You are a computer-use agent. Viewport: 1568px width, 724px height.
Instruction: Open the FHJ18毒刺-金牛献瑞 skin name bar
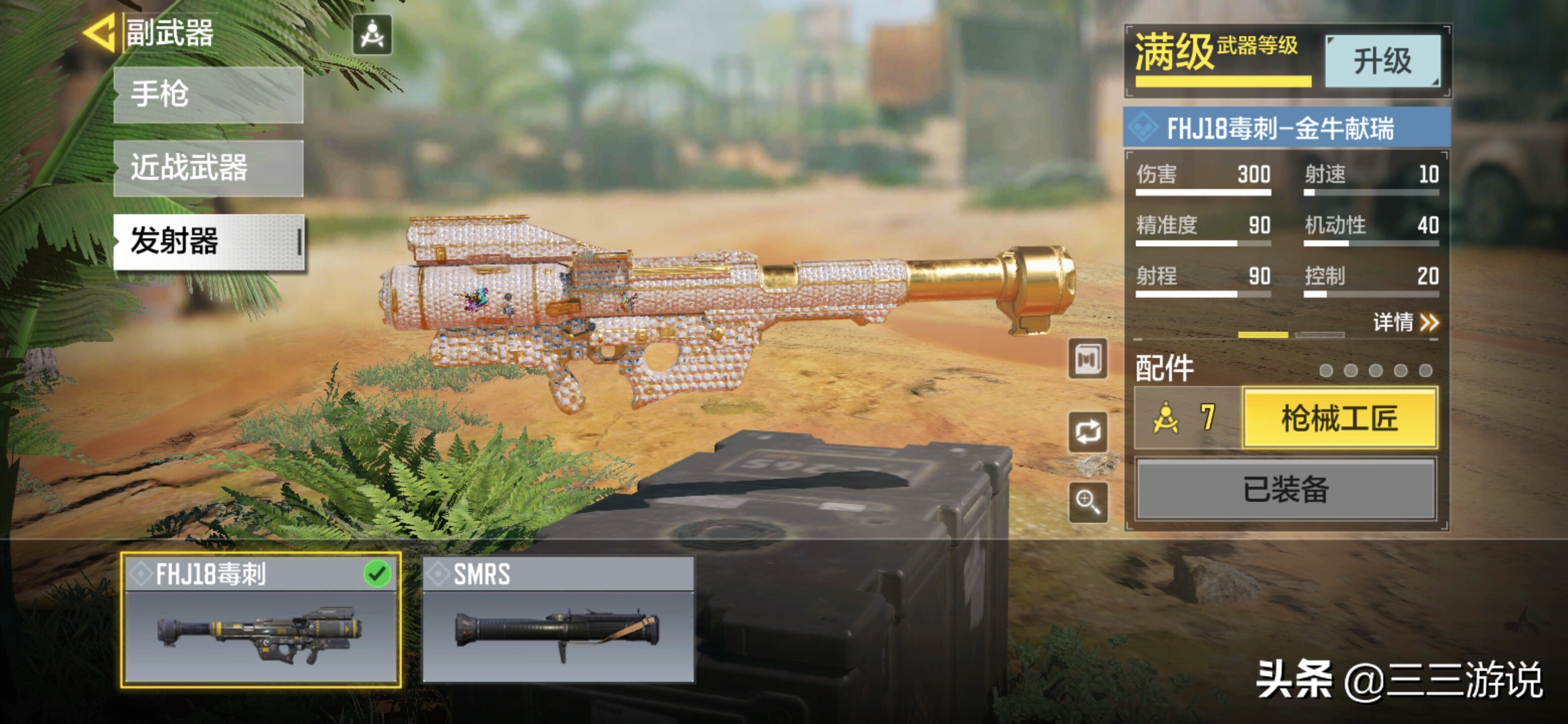coord(1286,128)
